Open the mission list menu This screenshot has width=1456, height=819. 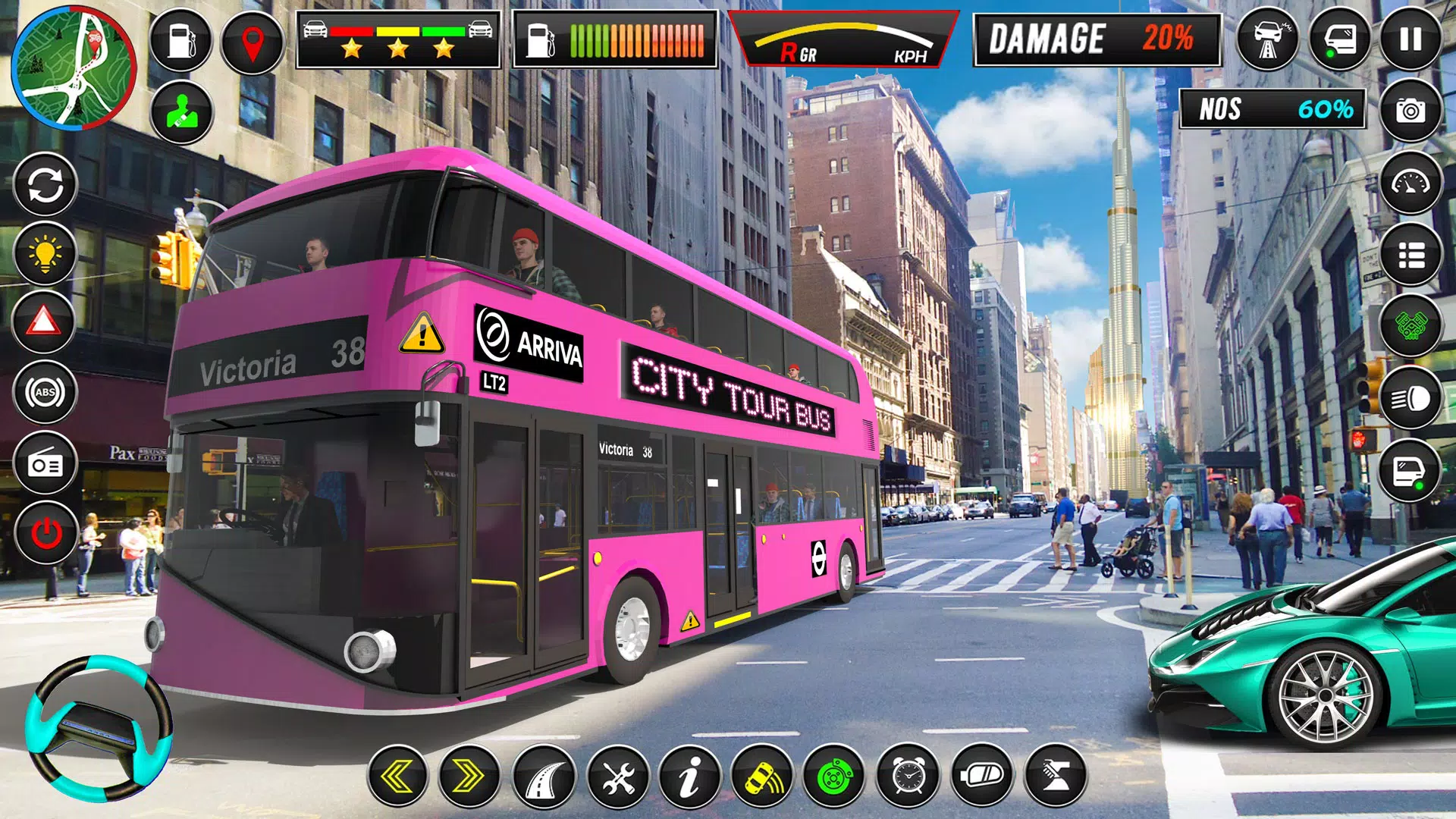click(1410, 255)
